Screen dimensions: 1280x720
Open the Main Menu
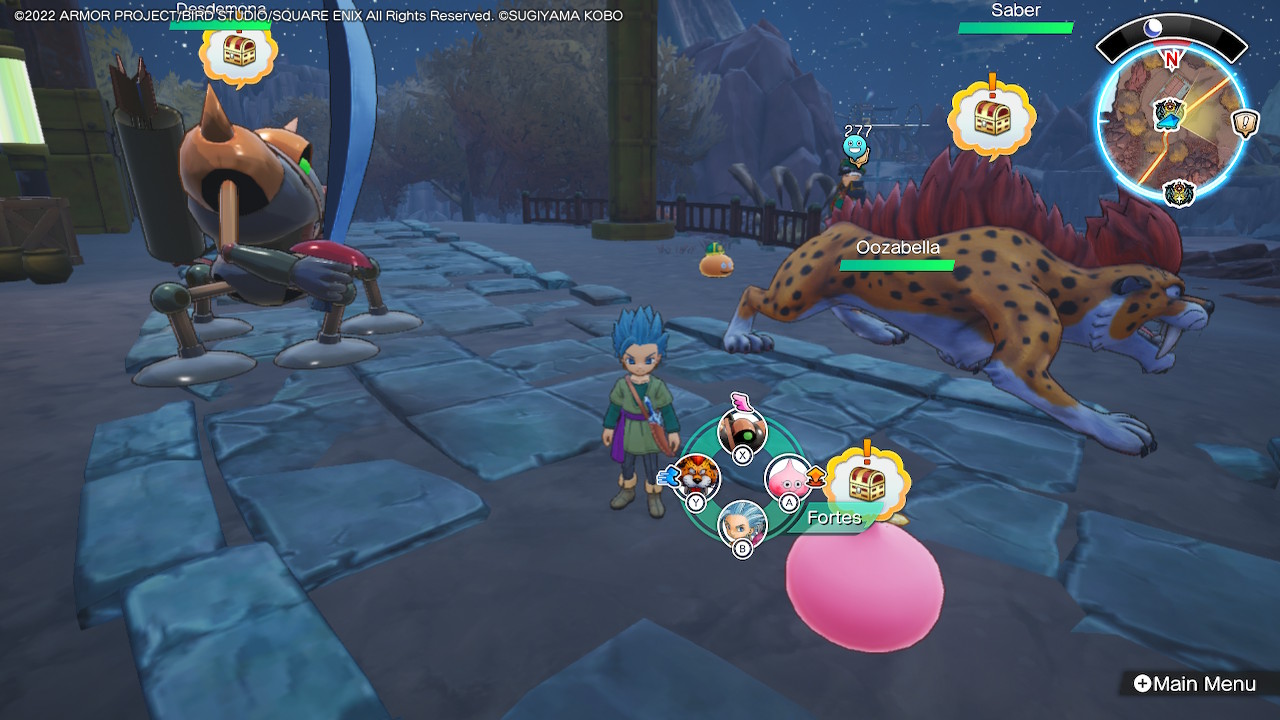(x=1194, y=684)
